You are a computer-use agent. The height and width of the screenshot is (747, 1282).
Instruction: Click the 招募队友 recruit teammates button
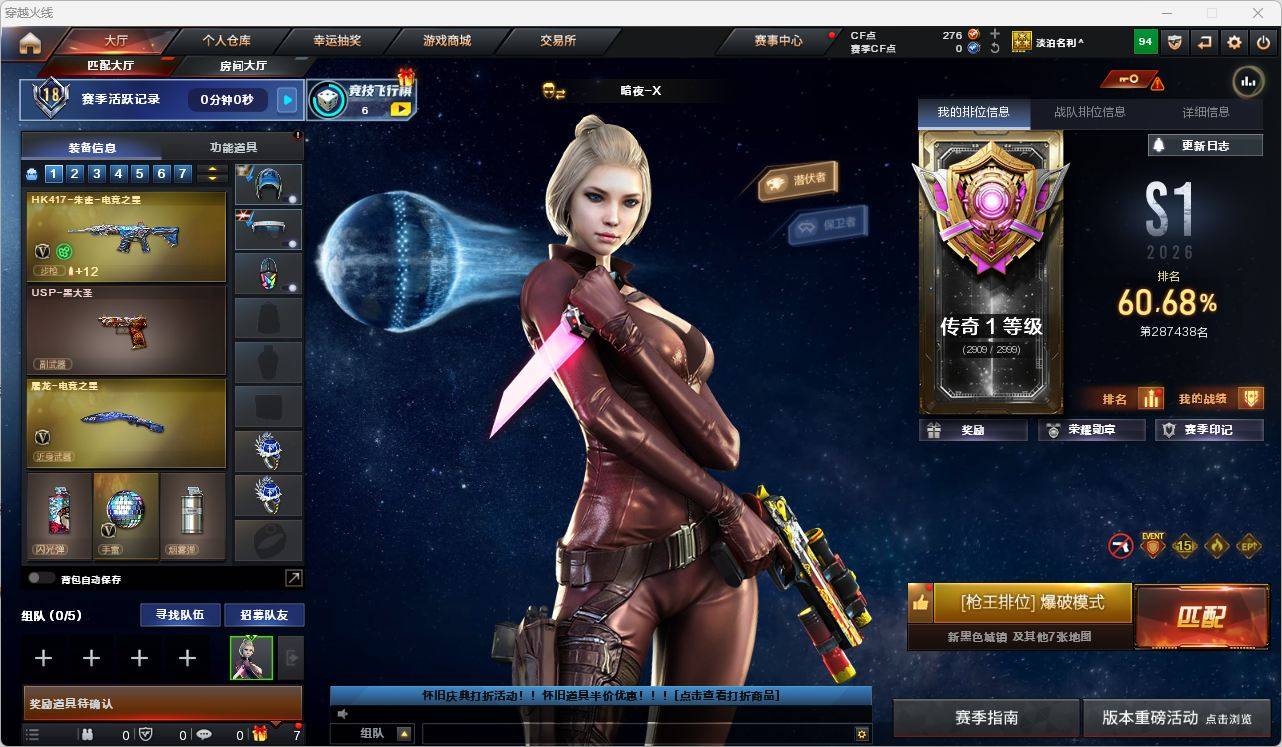click(x=263, y=615)
